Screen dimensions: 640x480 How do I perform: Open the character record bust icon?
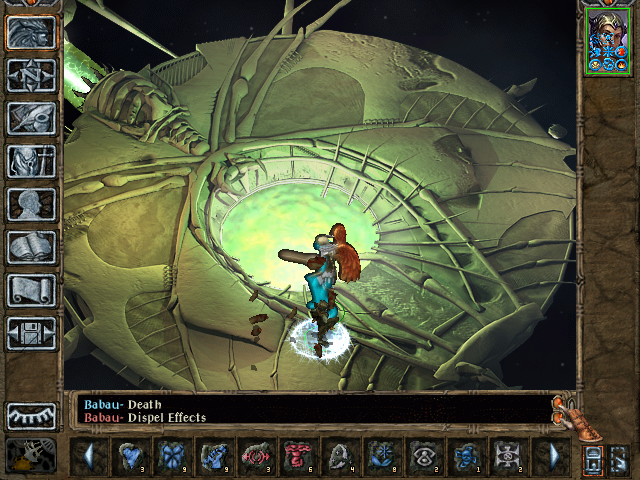31,204
